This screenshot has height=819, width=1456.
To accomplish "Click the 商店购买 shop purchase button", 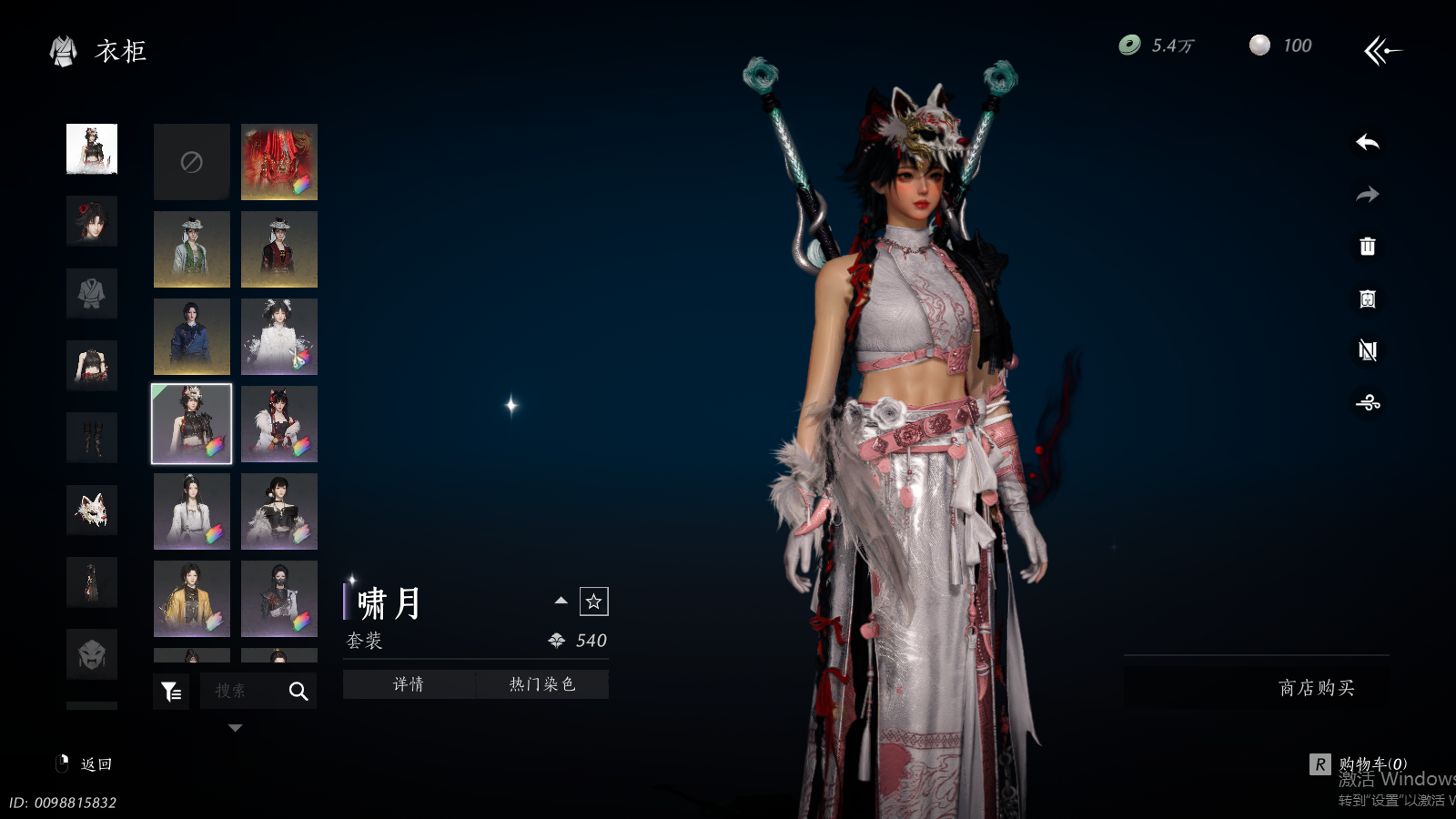I will 1316,688.
